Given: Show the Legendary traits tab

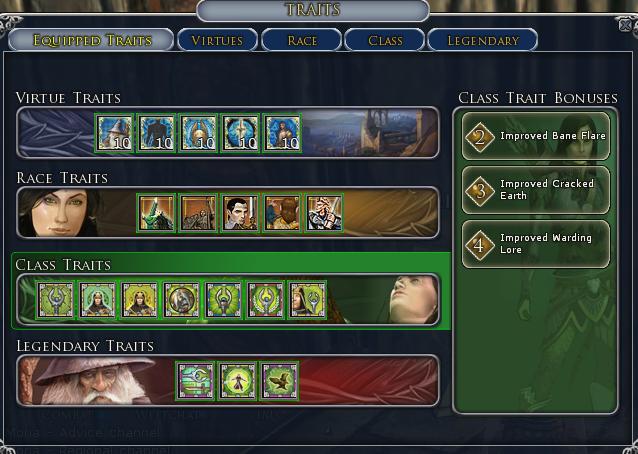Looking at the screenshot, I should (482, 40).
